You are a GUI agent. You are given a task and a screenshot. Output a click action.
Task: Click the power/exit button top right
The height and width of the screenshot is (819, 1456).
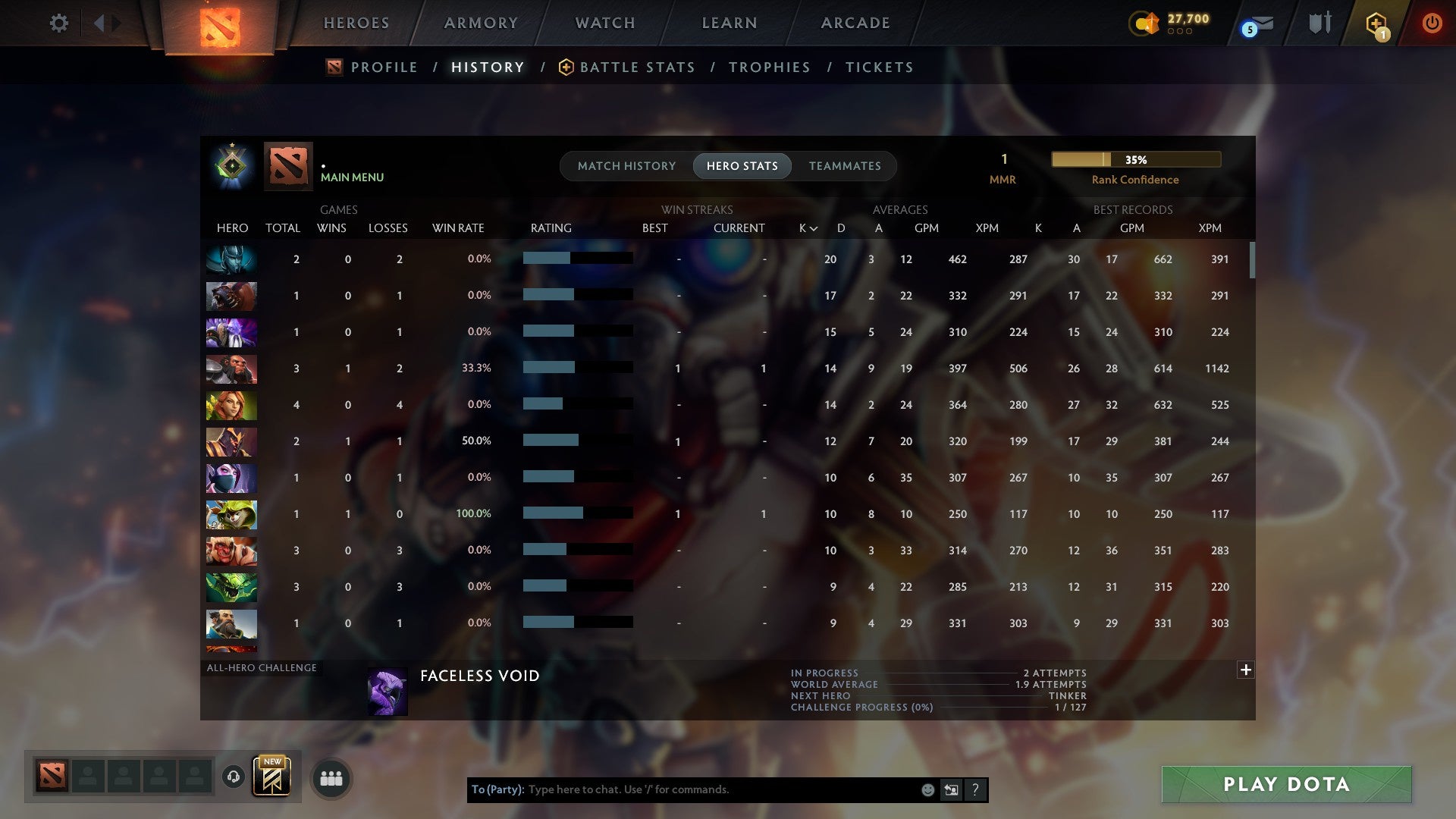coord(1432,23)
